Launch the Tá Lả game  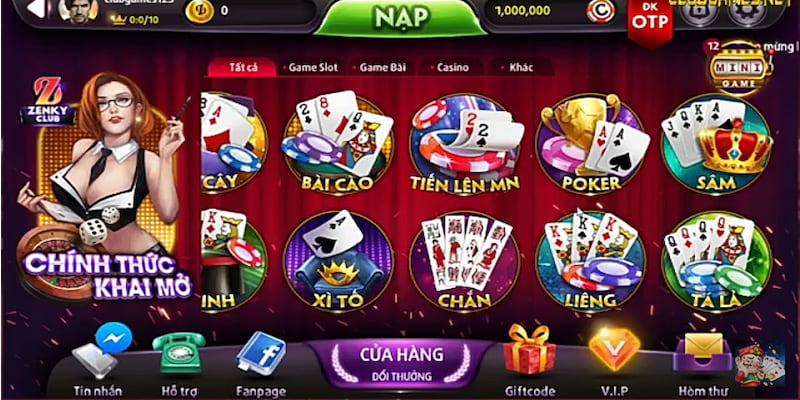(716, 262)
